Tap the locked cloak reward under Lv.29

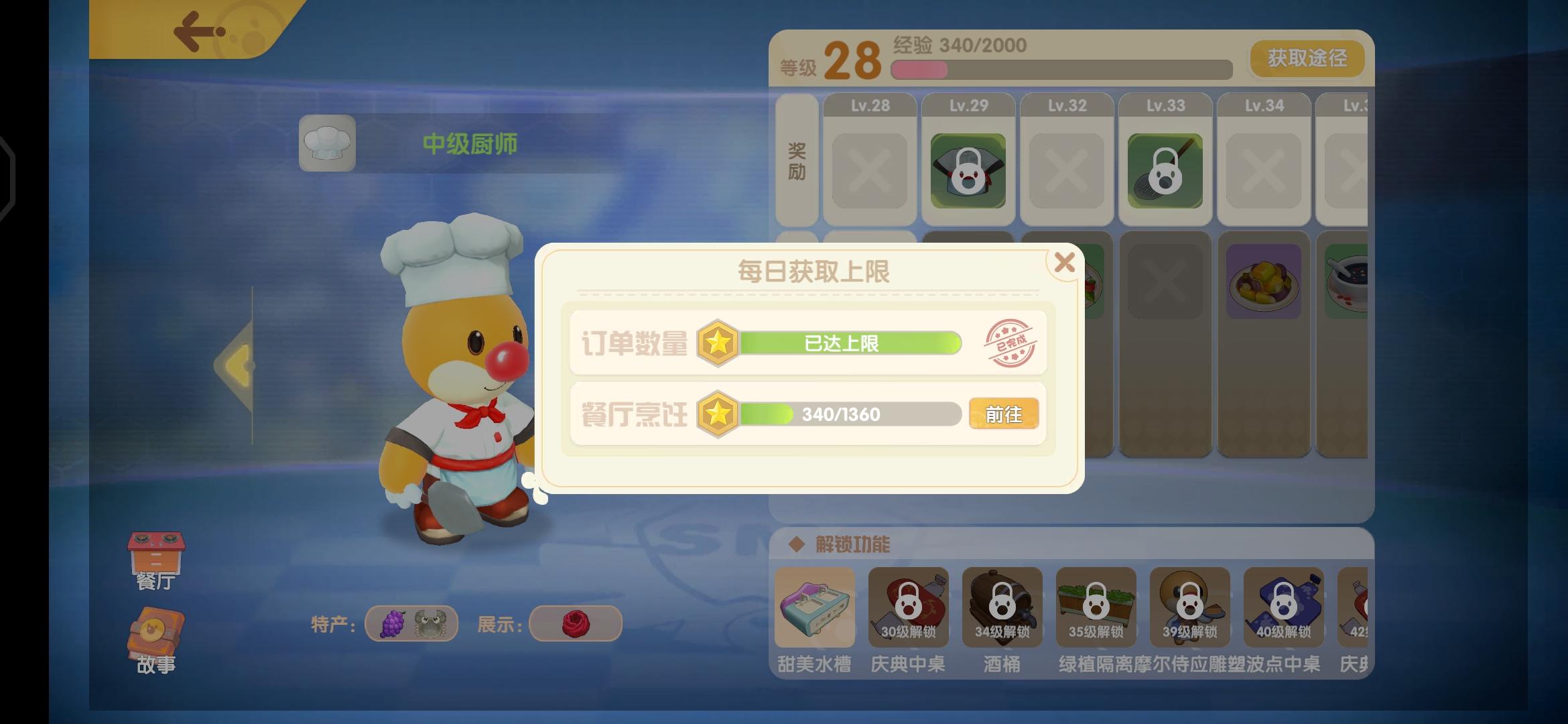(967, 169)
